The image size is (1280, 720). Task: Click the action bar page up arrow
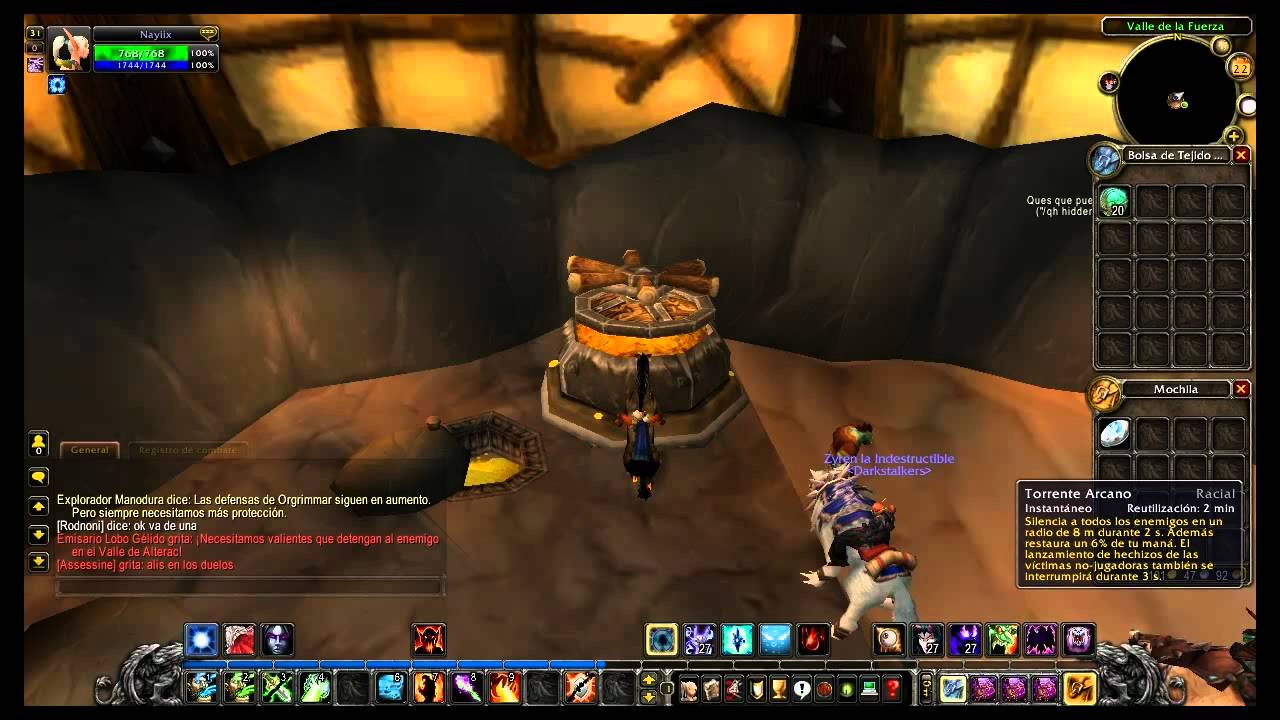tap(648, 680)
